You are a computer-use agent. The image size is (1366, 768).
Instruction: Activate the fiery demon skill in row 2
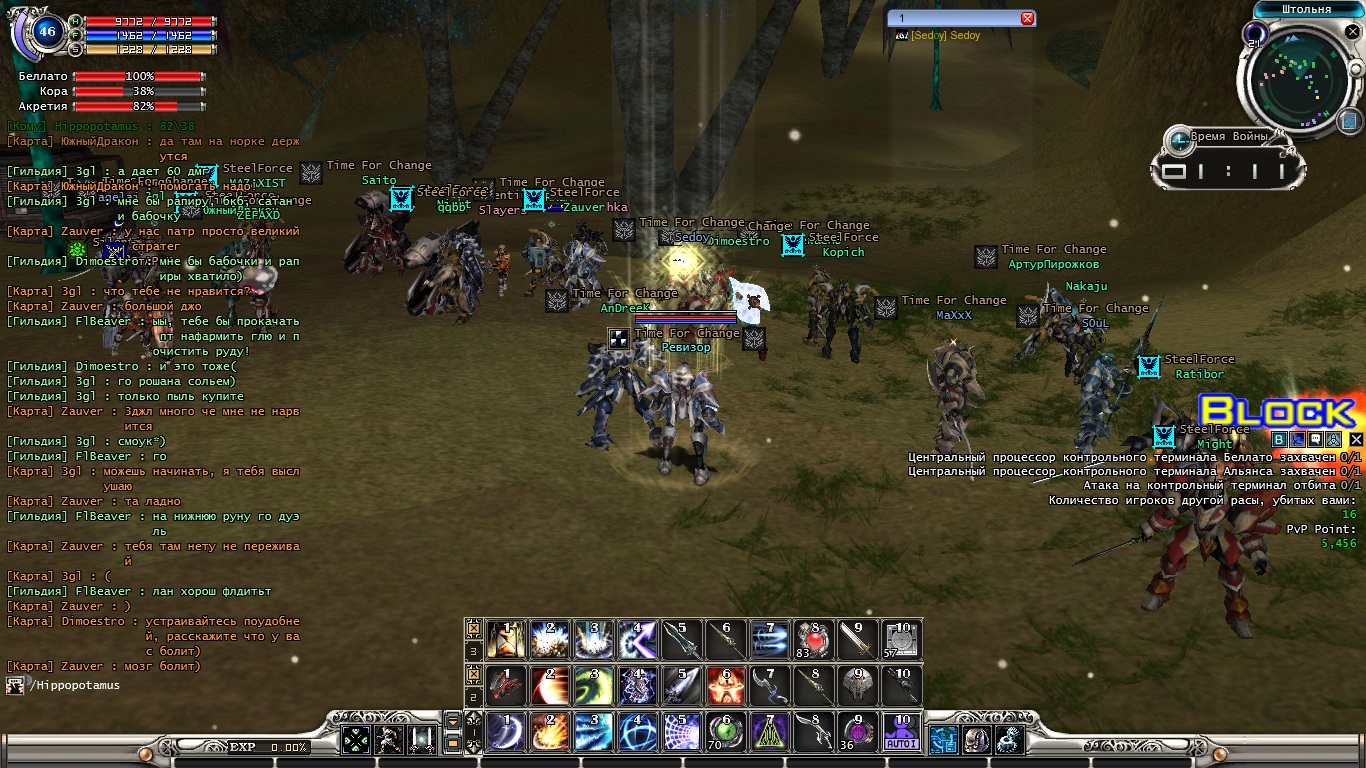(x=726, y=685)
